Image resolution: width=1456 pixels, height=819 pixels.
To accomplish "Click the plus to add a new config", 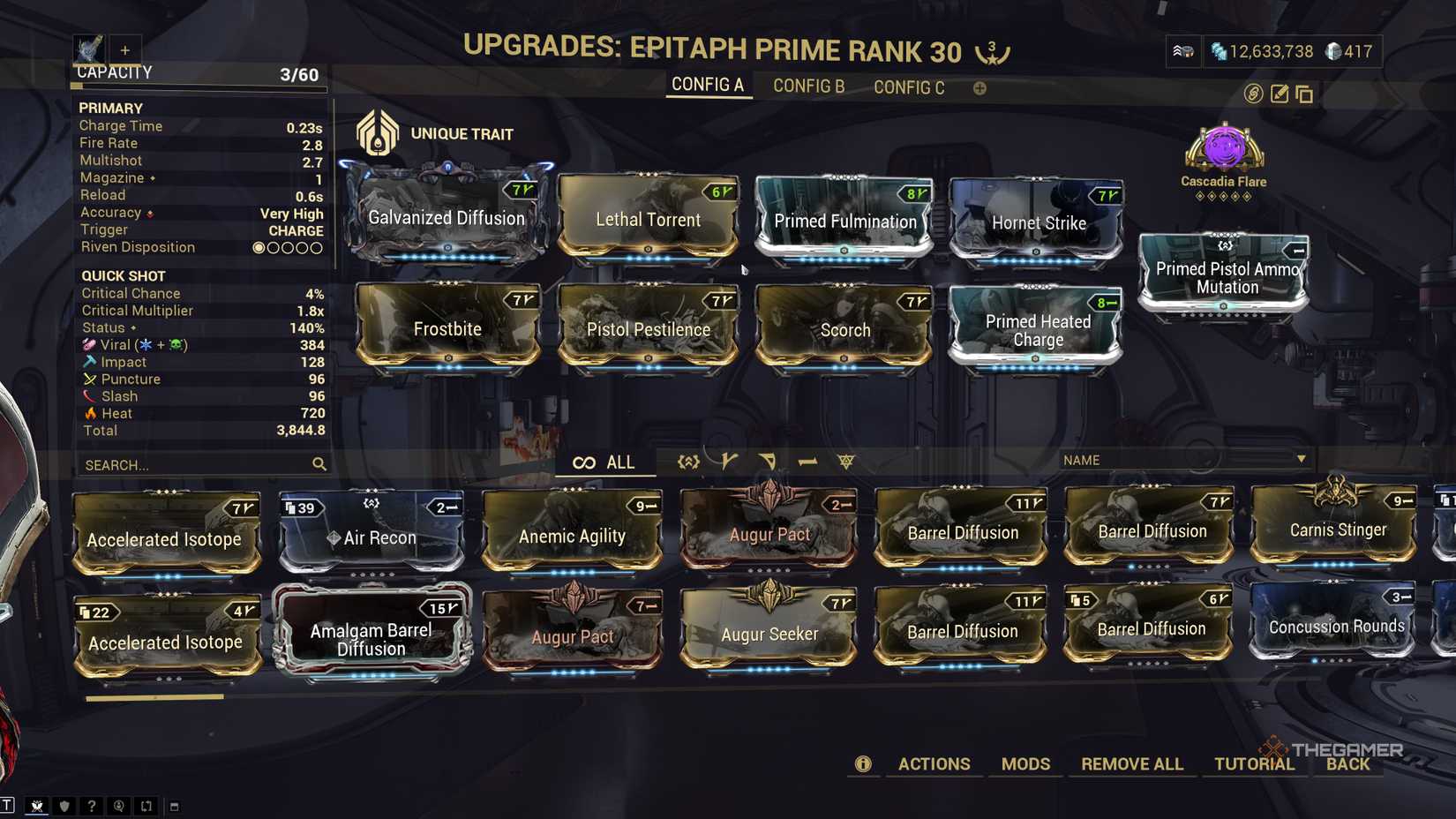I will pos(979,87).
